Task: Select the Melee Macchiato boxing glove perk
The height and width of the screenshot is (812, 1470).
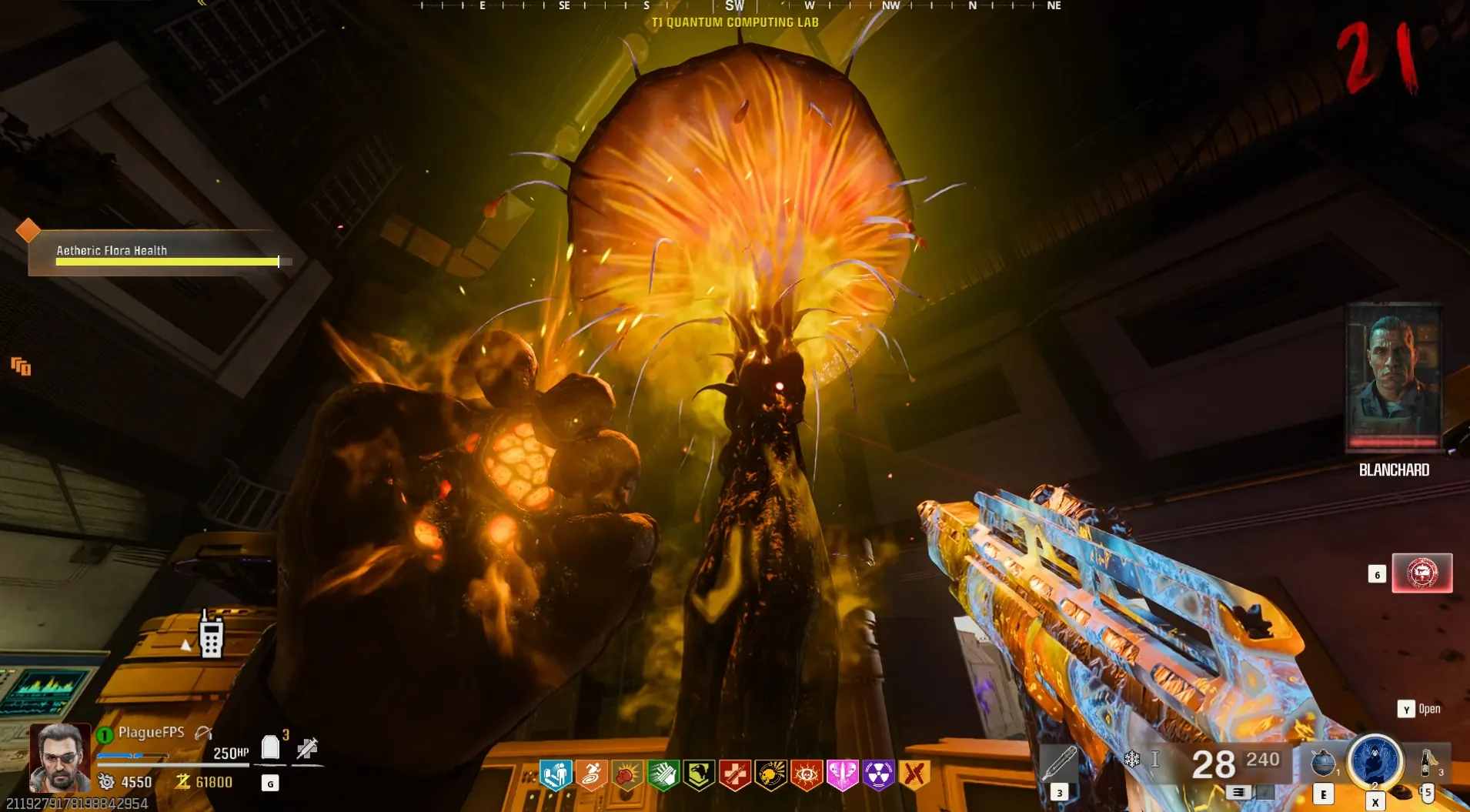Action: tap(627, 775)
